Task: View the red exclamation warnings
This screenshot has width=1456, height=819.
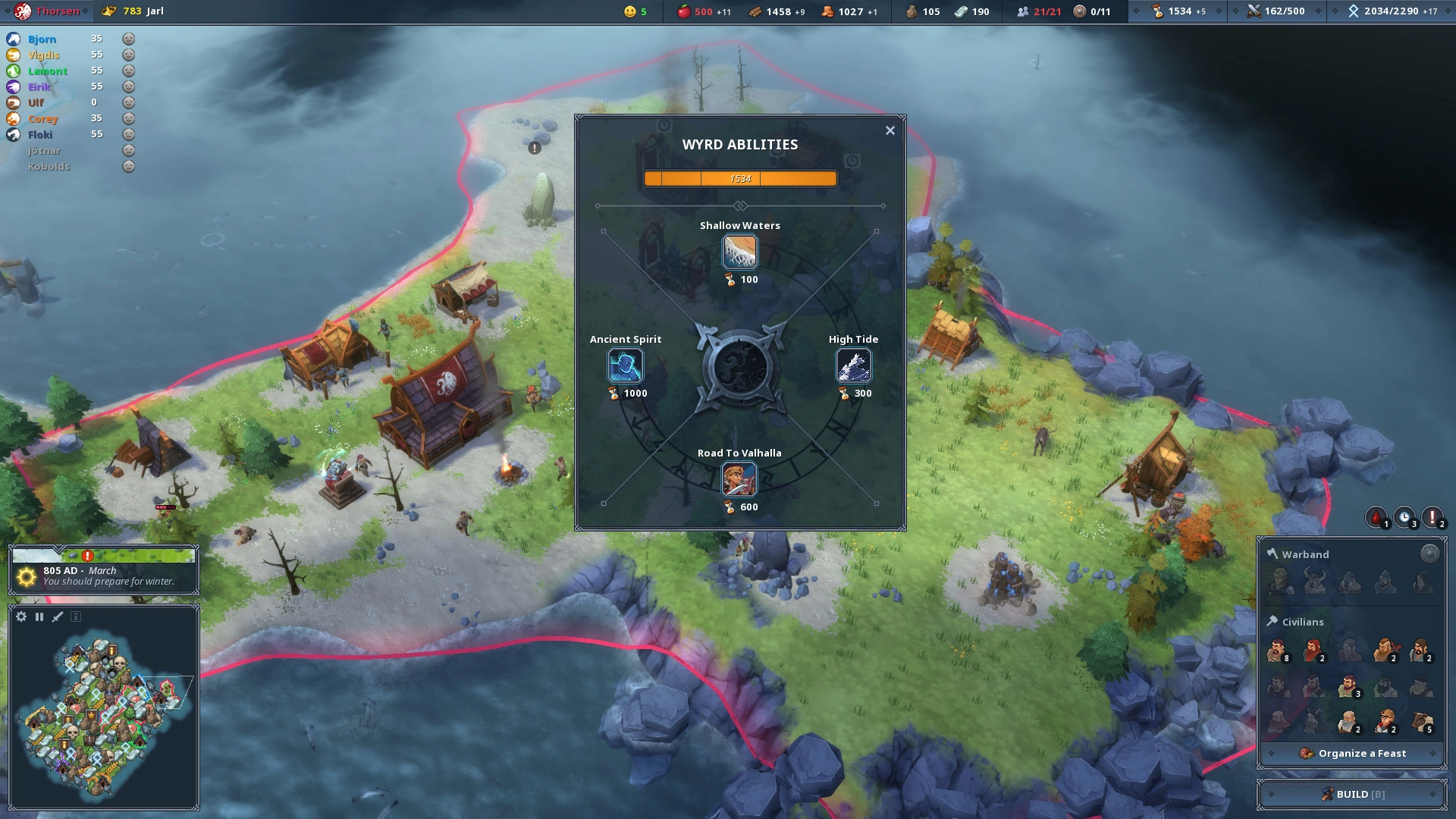Action: tap(1432, 518)
